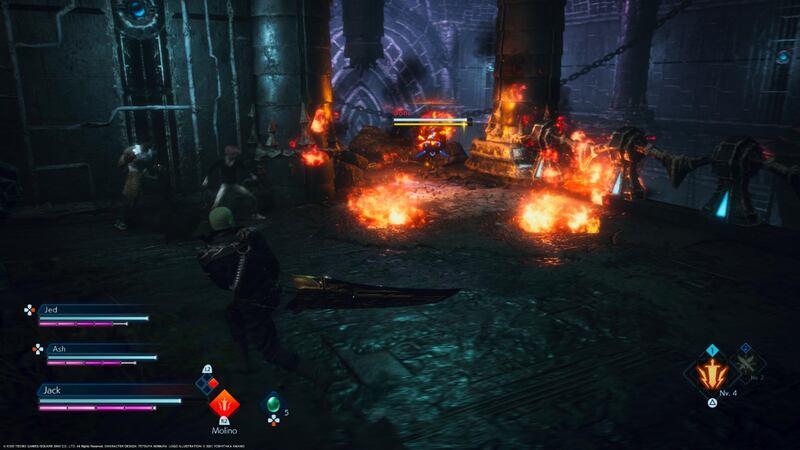Click the small four-diamond ability selector

pyautogui.click(x=206, y=384)
